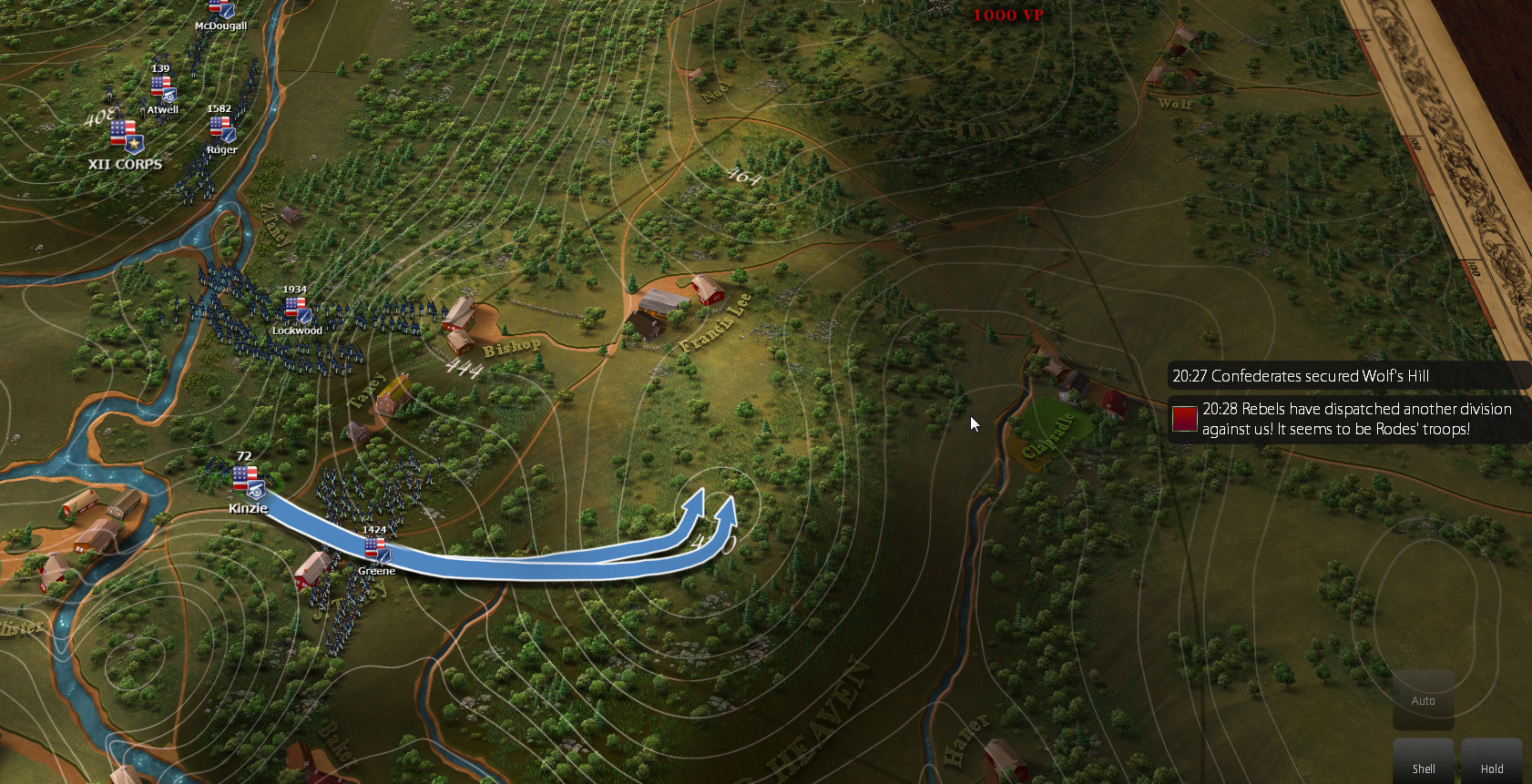Open the Confederates secured Wolf's Hill message
The image size is (1532, 784).
(x=1348, y=376)
